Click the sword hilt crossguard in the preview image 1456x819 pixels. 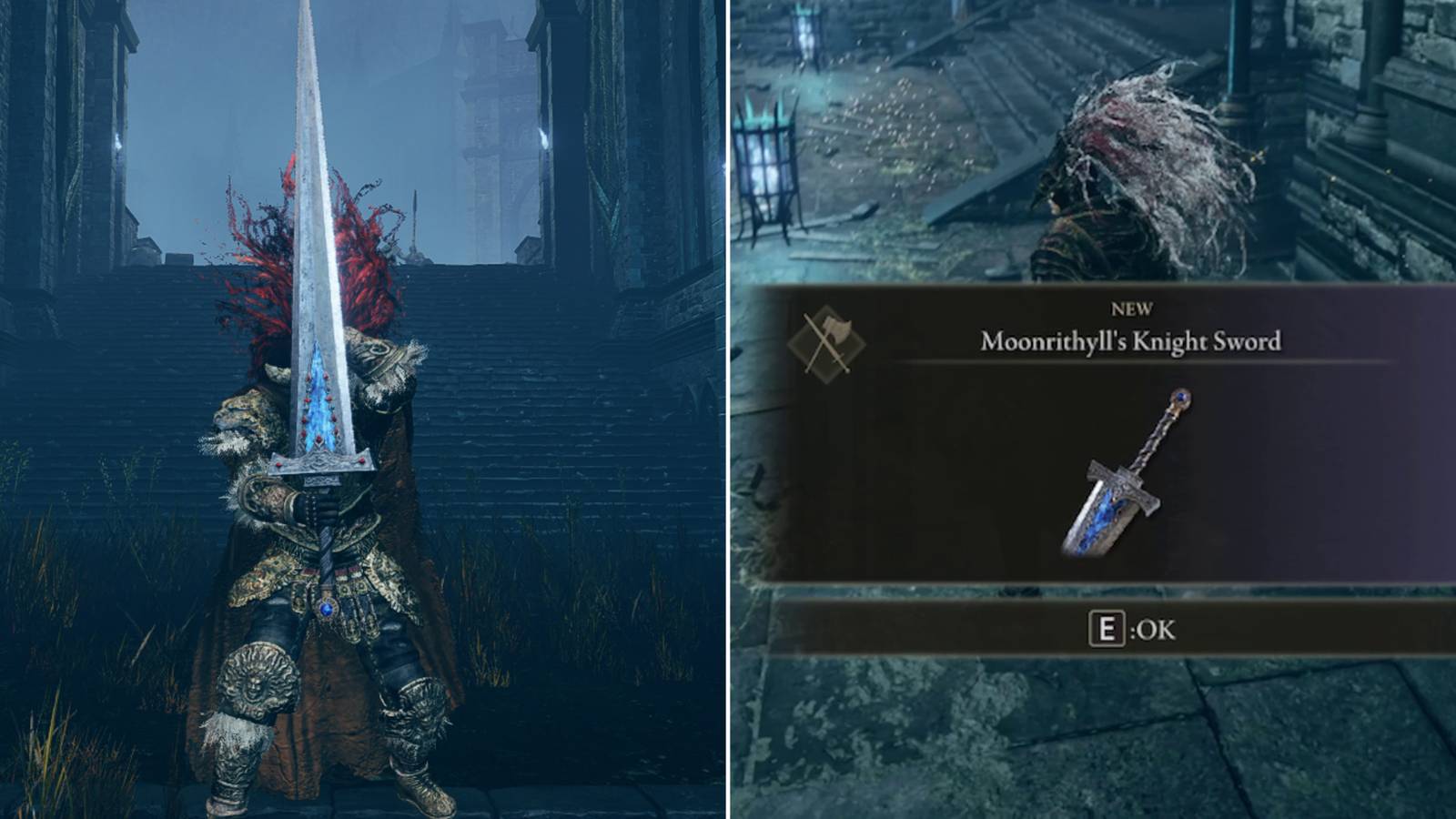[1121, 480]
